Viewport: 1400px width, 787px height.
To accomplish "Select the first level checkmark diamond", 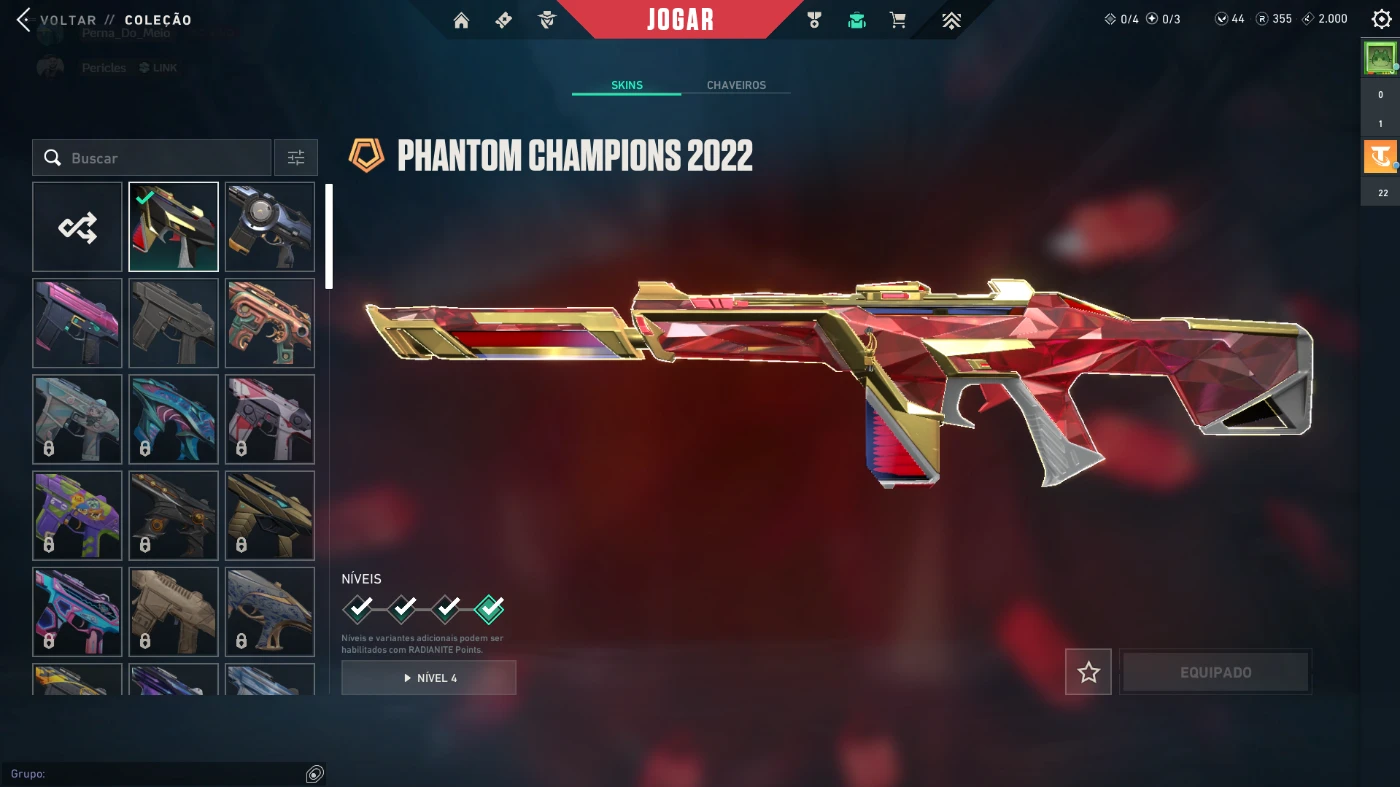I will coord(359,608).
